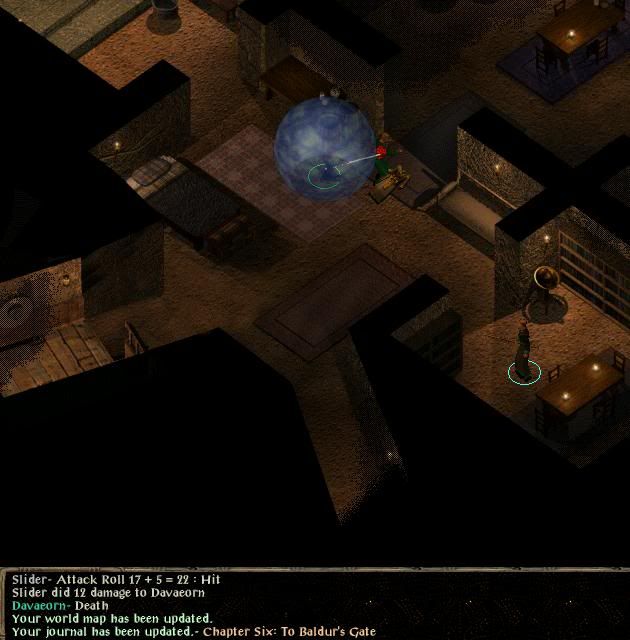Select the robed party member with green circle
The image size is (630, 640).
click(x=523, y=352)
